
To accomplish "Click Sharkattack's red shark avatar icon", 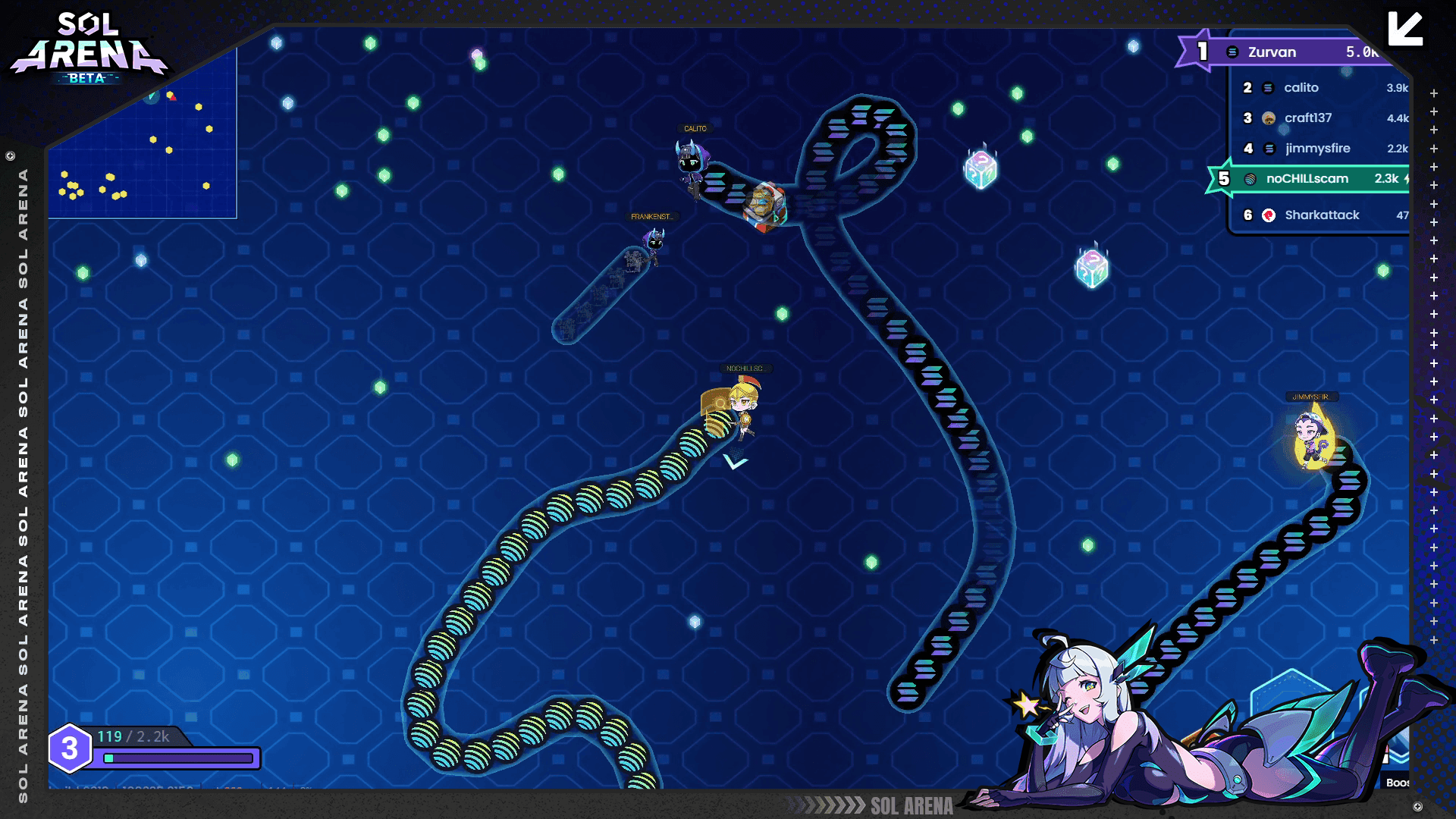I will tap(1269, 215).
